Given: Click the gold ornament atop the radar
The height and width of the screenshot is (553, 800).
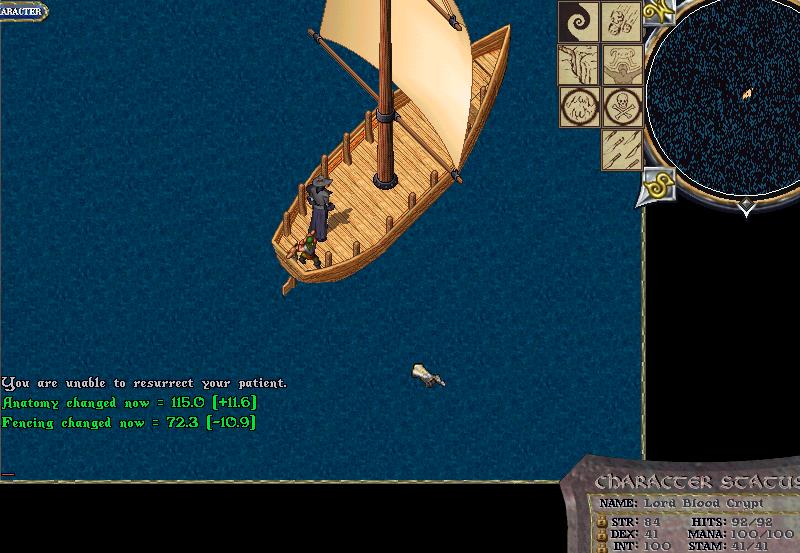Looking at the screenshot, I should [658, 11].
